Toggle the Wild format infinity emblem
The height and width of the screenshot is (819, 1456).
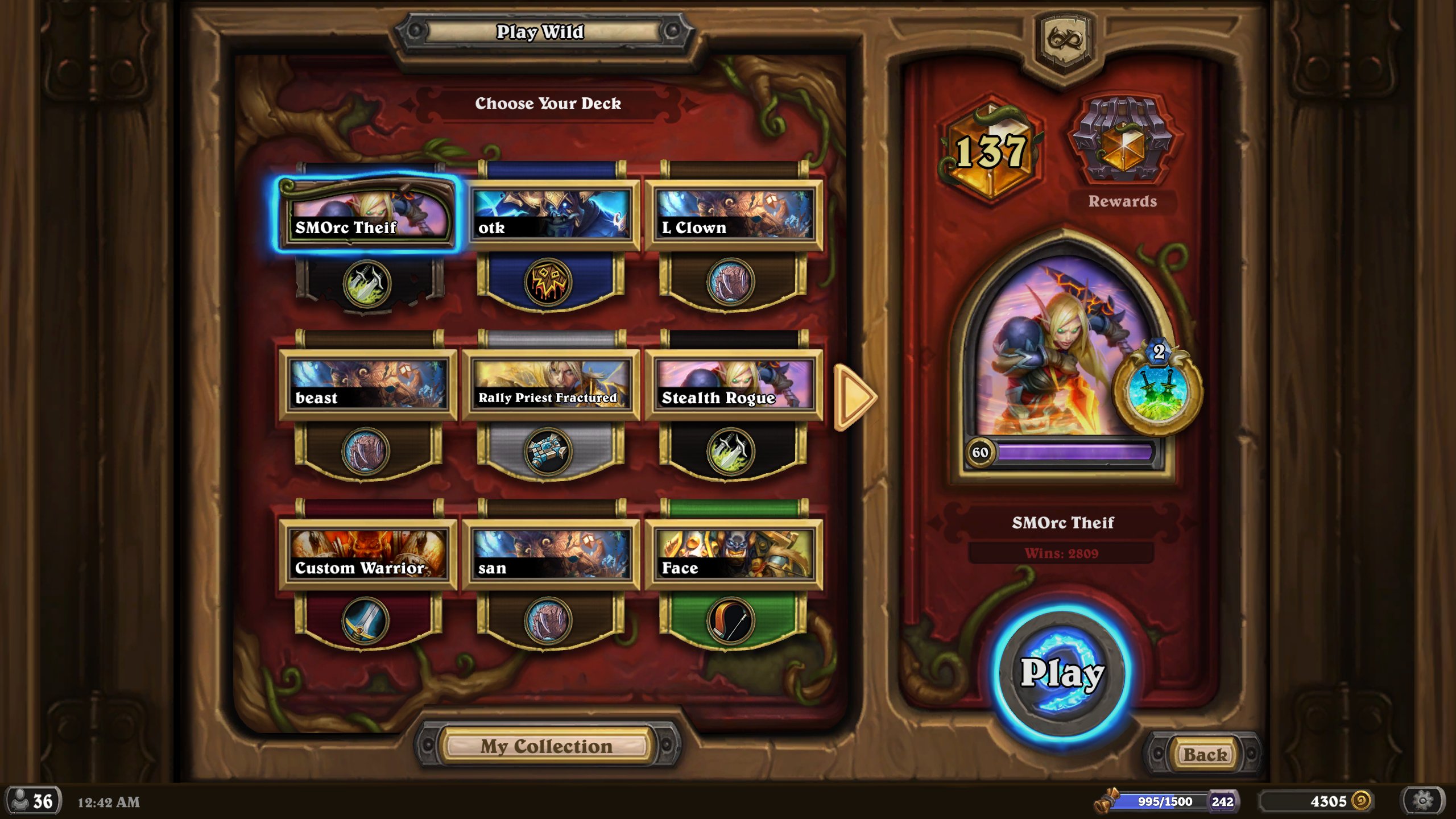(1065, 40)
